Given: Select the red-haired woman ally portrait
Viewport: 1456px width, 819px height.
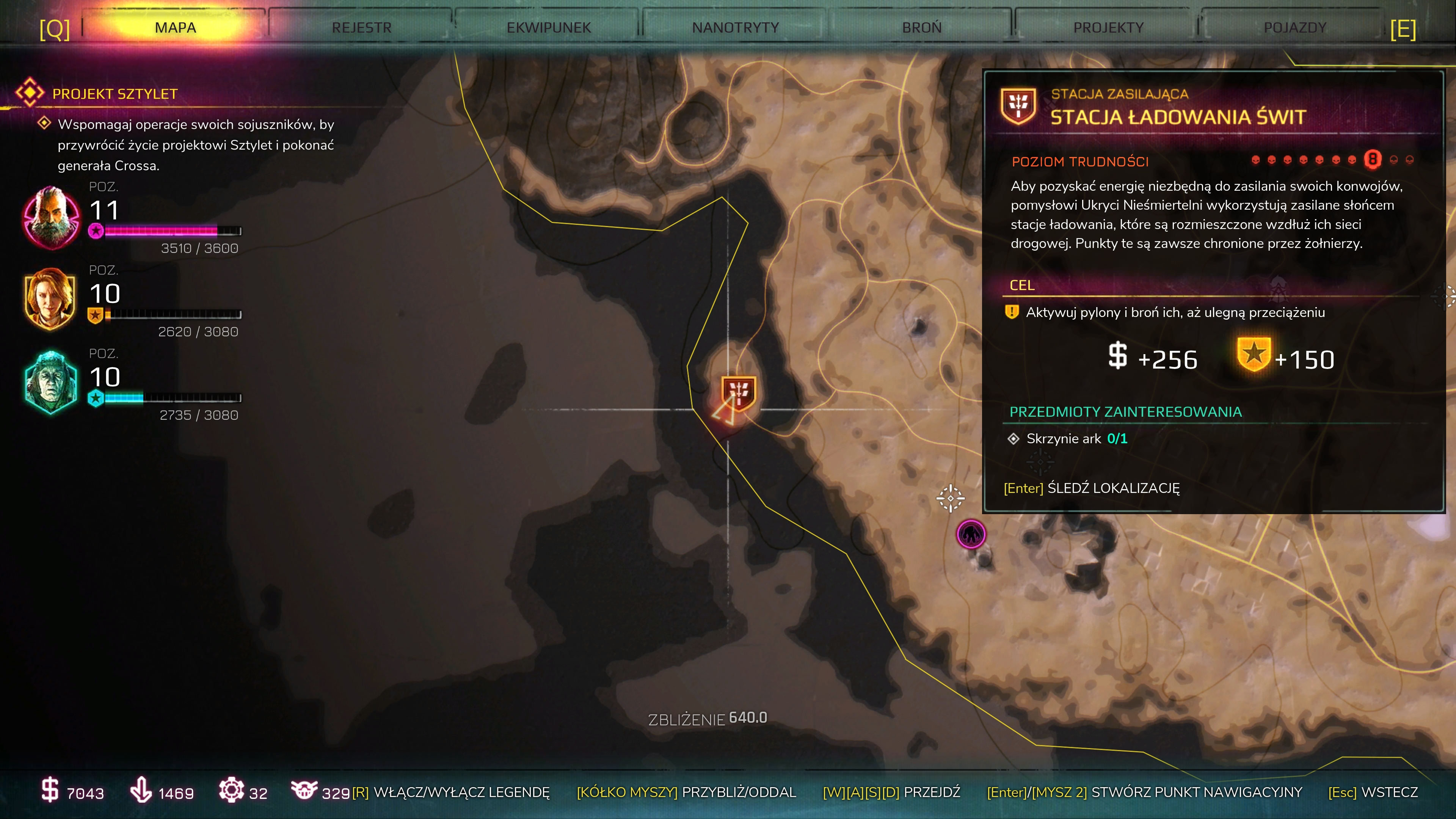Looking at the screenshot, I should [x=50, y=300].
